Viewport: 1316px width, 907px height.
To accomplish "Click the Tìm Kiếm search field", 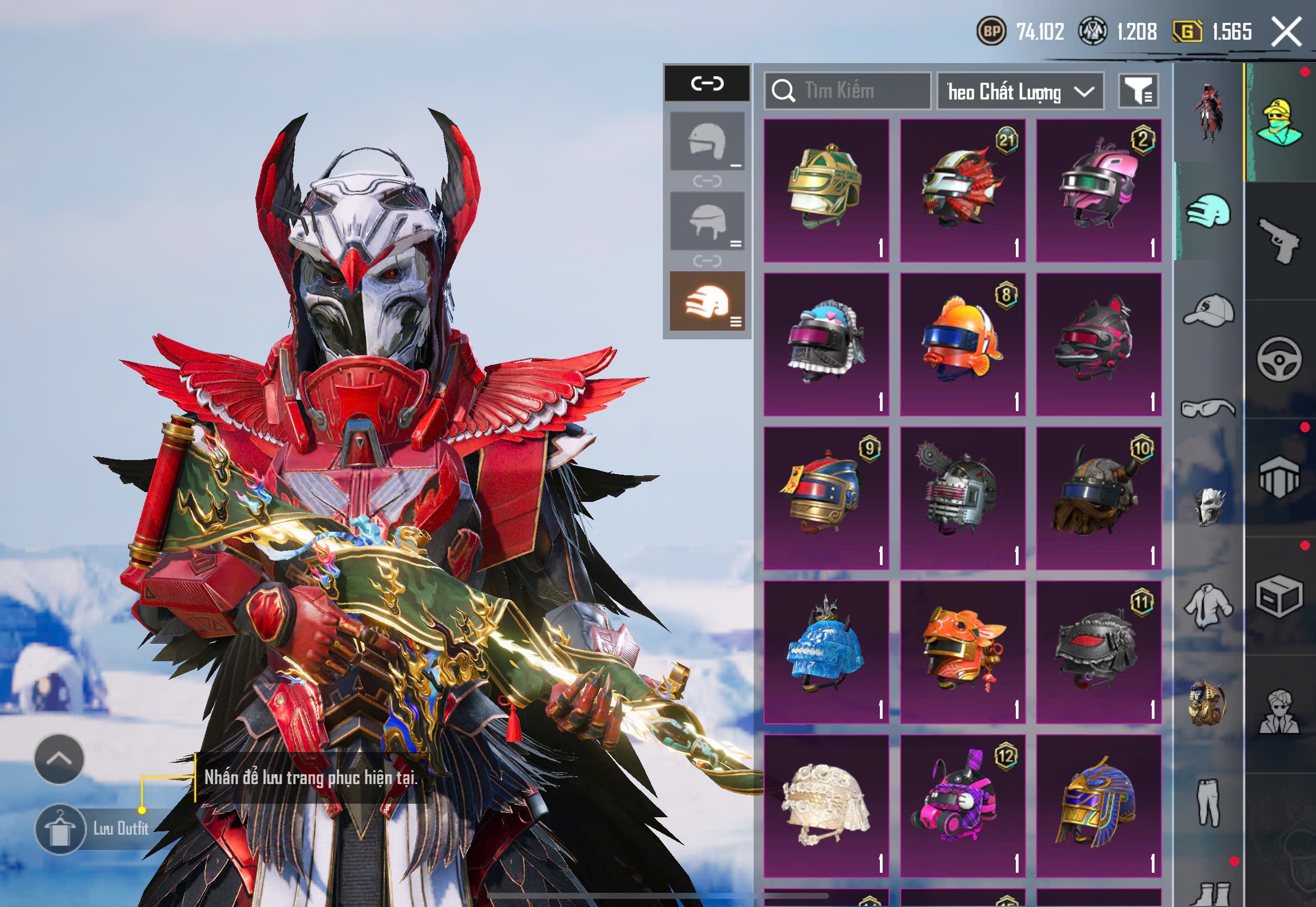I will point(848,91).
